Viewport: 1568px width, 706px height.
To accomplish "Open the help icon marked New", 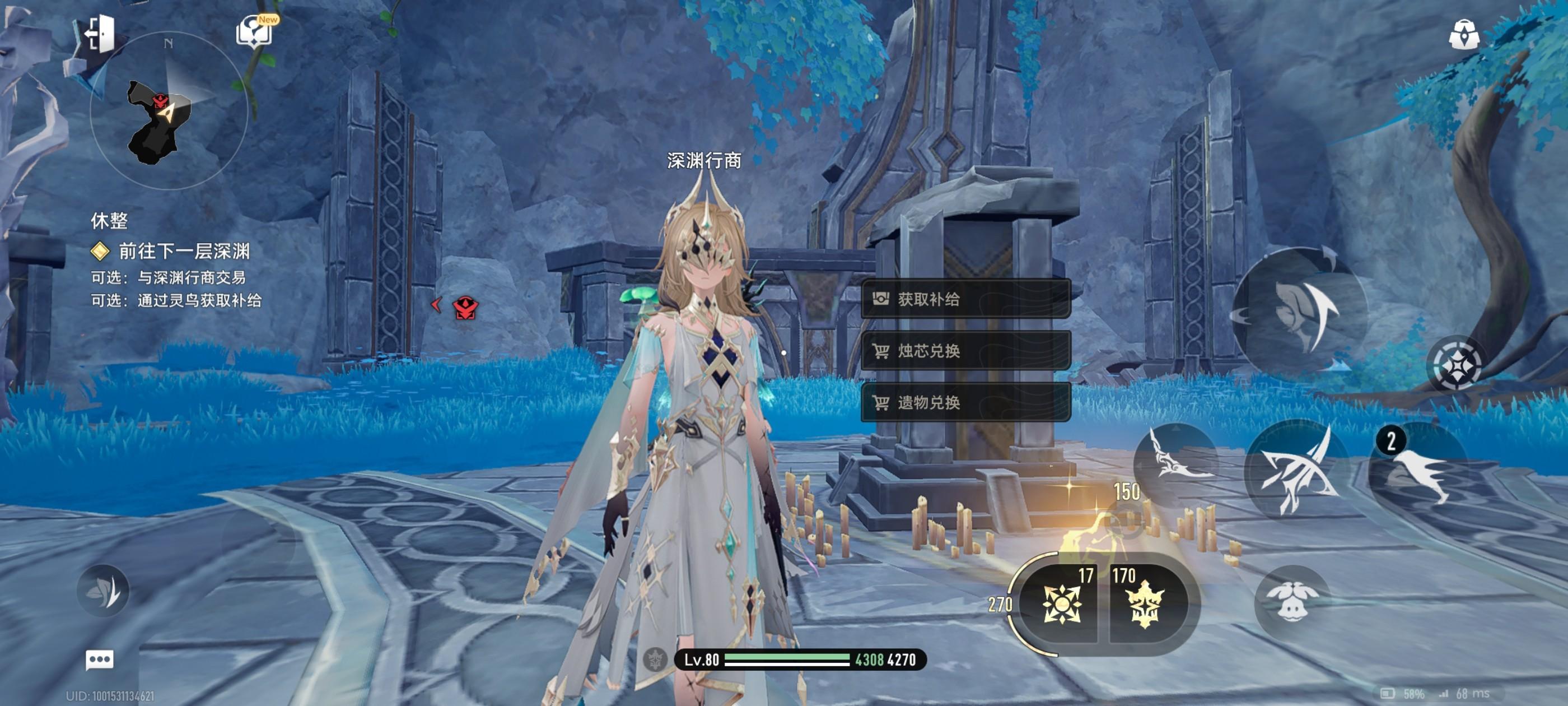I will pyautogui.click(x=254, y=31).
